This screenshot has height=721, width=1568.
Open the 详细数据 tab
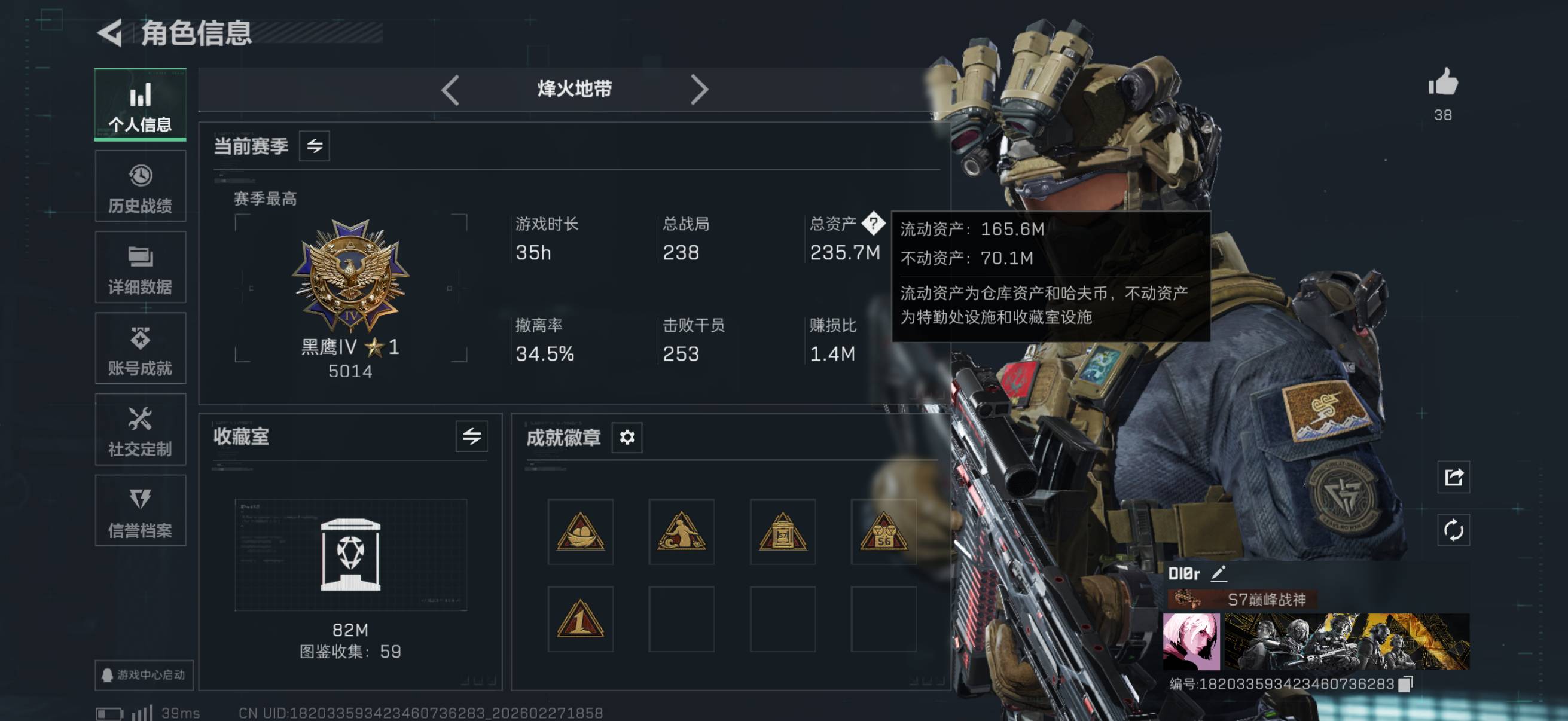(x=140, y=268)
